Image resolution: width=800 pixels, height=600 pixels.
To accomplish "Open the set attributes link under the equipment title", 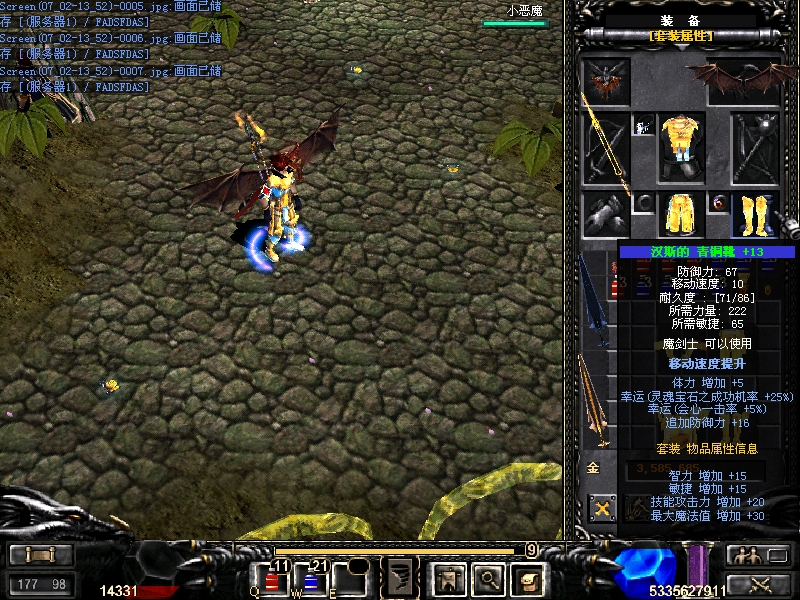I will coord(681,36).
